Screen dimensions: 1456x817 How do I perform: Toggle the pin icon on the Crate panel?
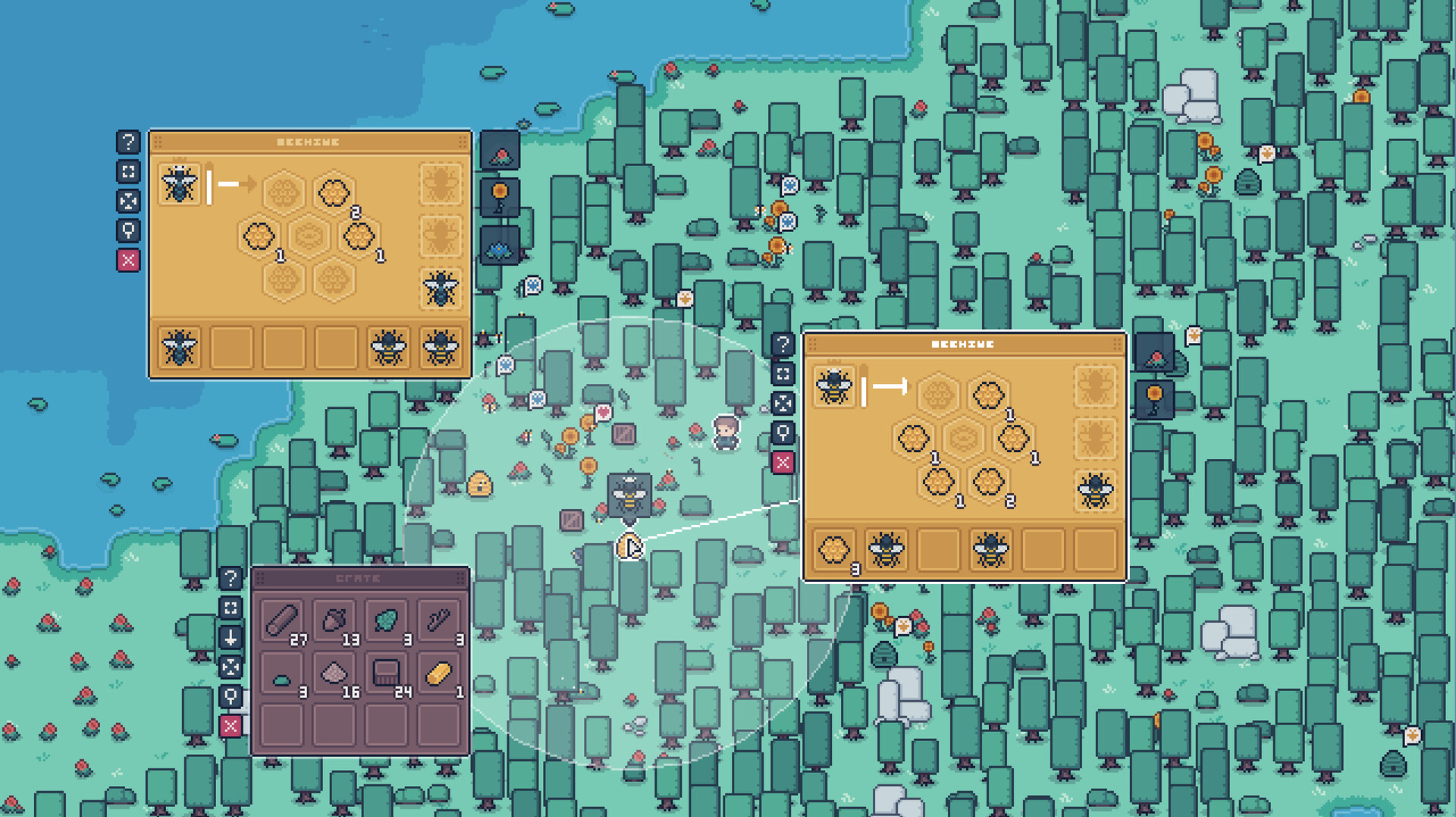click(231, 695)
